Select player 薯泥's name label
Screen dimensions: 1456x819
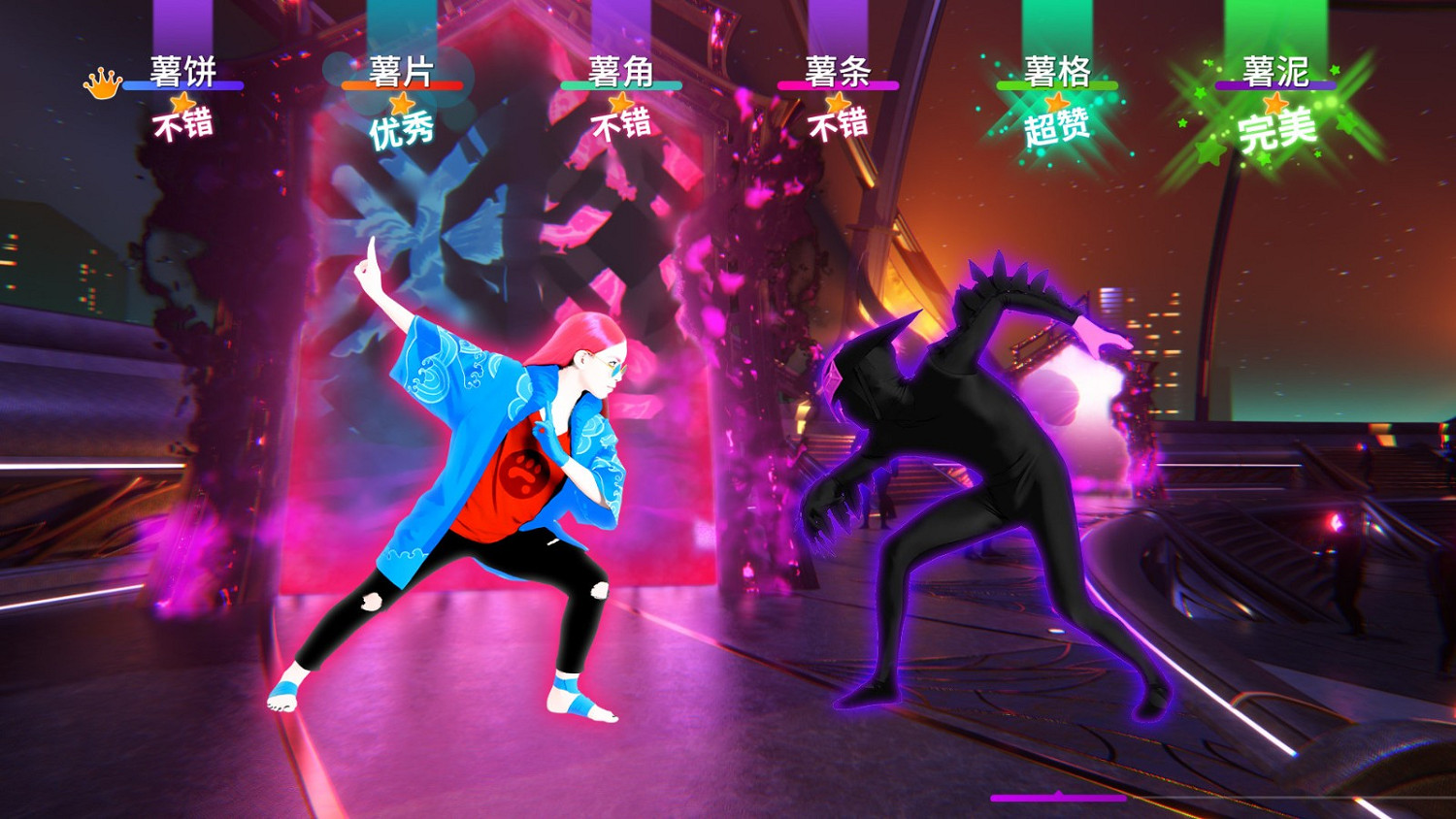[x=1274, y=68]
